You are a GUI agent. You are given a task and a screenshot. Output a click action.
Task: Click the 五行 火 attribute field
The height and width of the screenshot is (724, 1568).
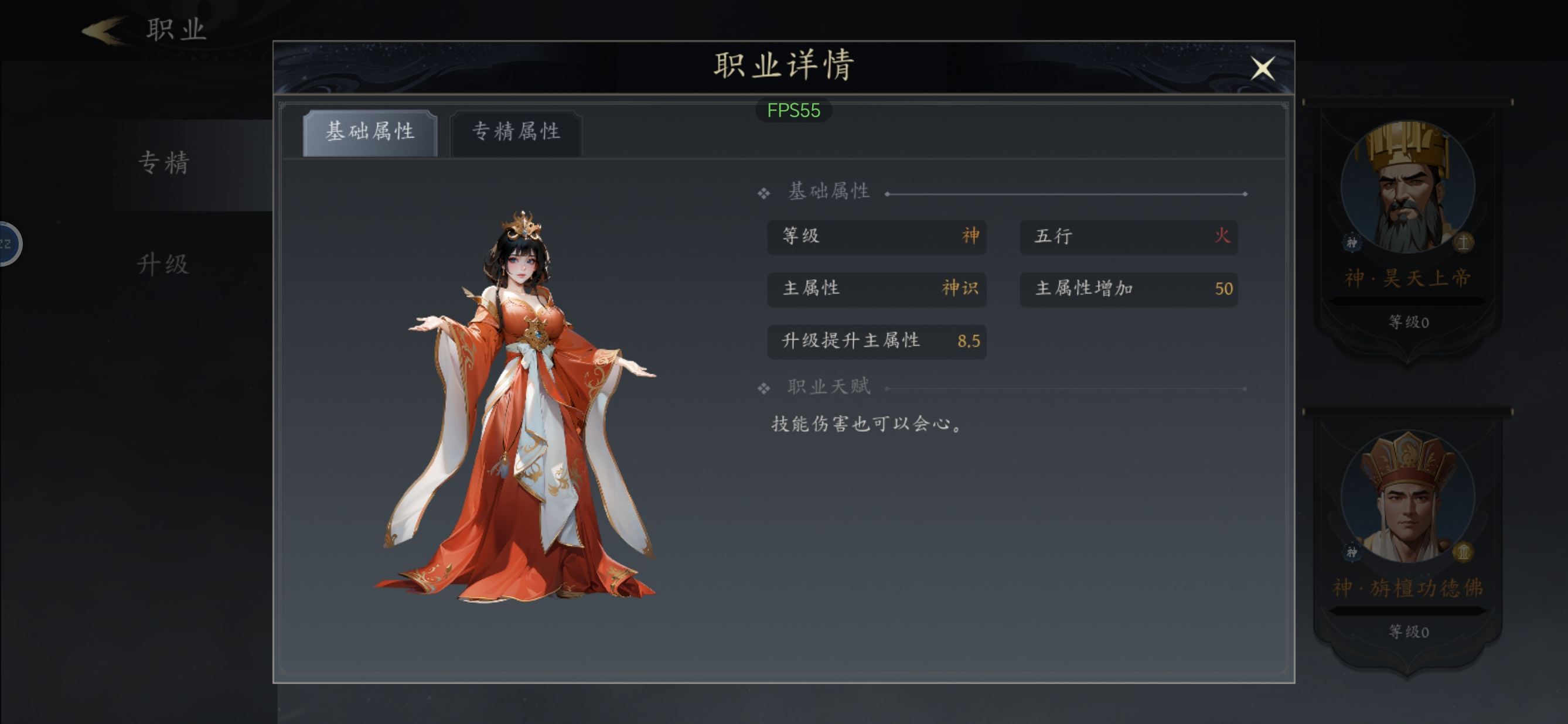1129,237
